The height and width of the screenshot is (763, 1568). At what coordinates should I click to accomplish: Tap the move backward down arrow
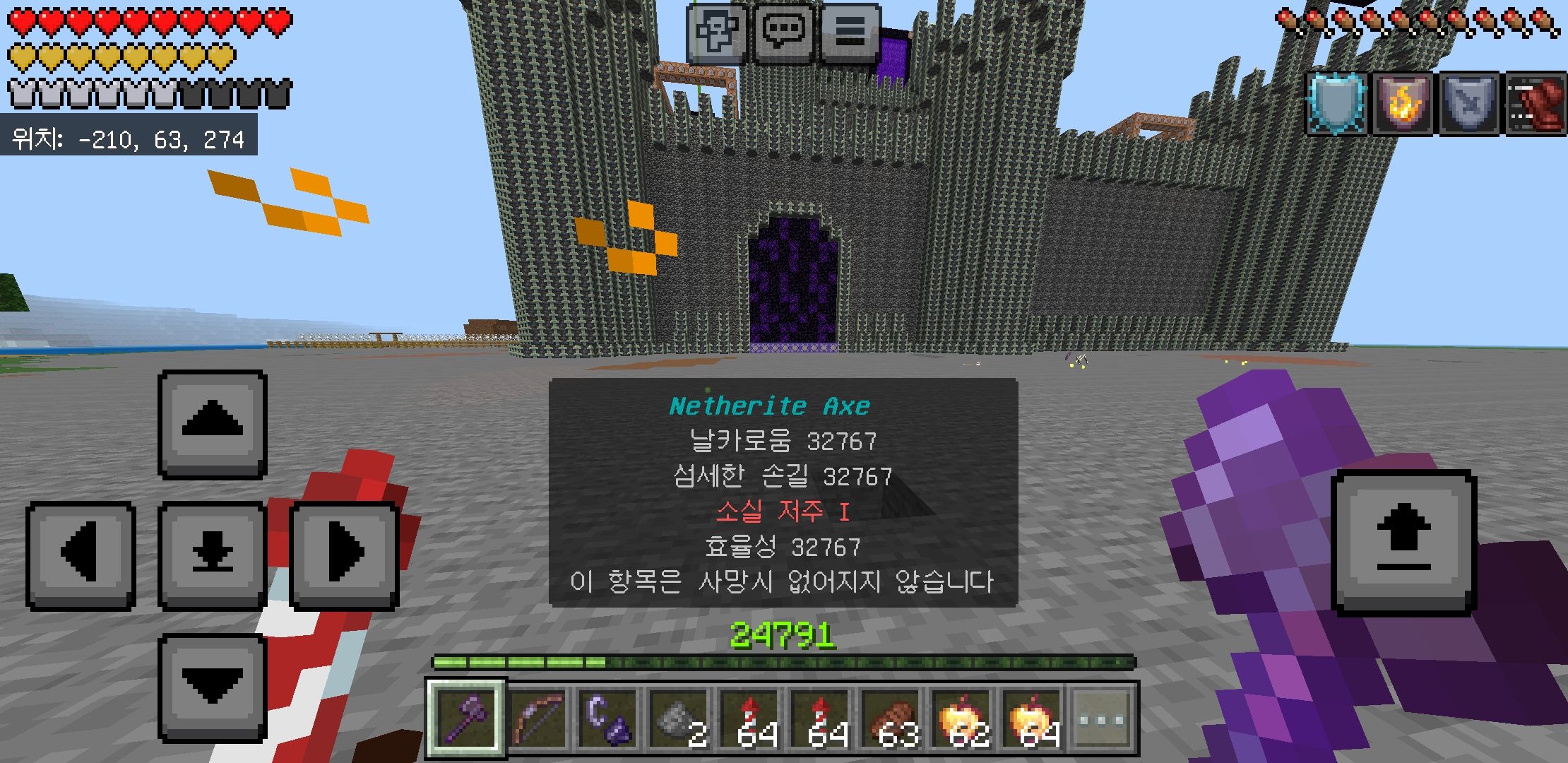click(x=212, y=687)
